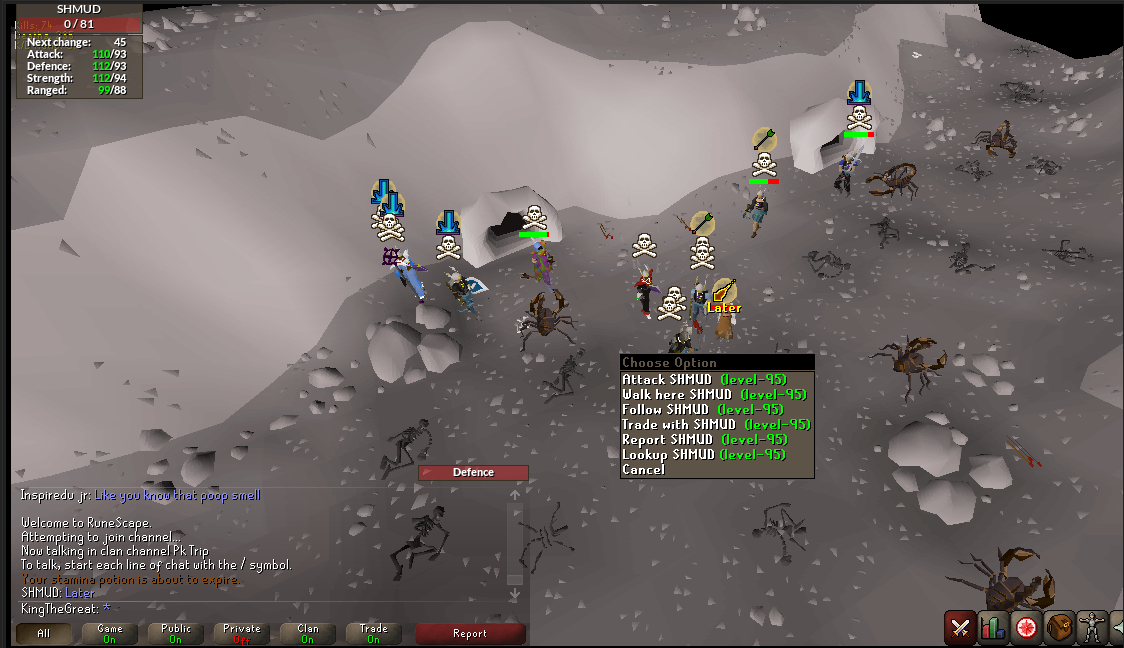
Task: Open the red compass quest tab
Action: [x=1026, y=628]
